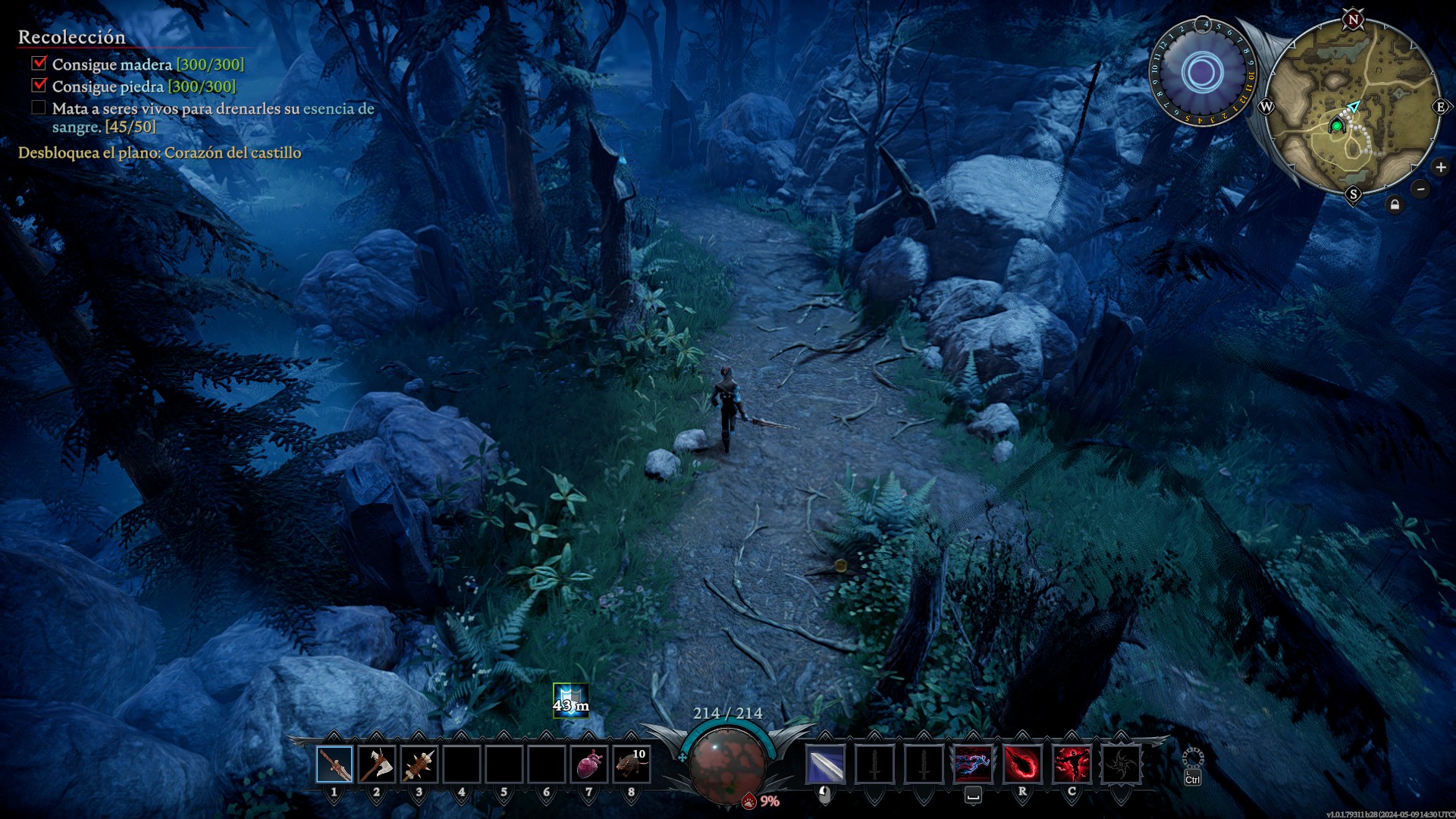Screen dimensions: 1456x819
Task: Equip the bone axe from the hotbar
Action: [x=377, y=764]
